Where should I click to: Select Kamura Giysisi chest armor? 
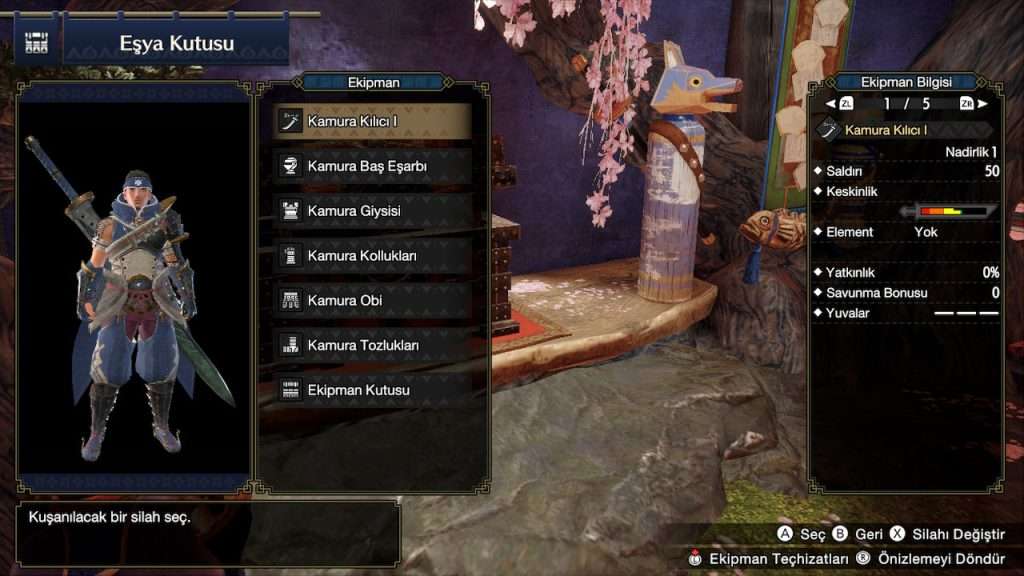point(371,211)
